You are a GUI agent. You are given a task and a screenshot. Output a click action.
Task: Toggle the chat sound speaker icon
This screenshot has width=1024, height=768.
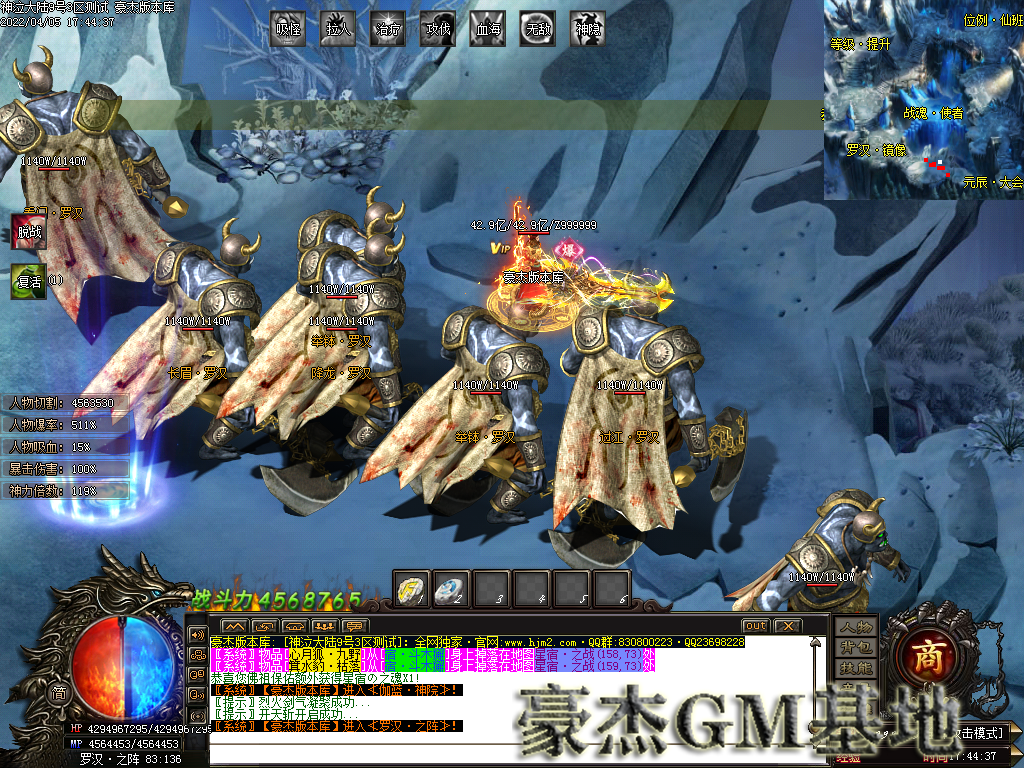[x=197, y=634]
